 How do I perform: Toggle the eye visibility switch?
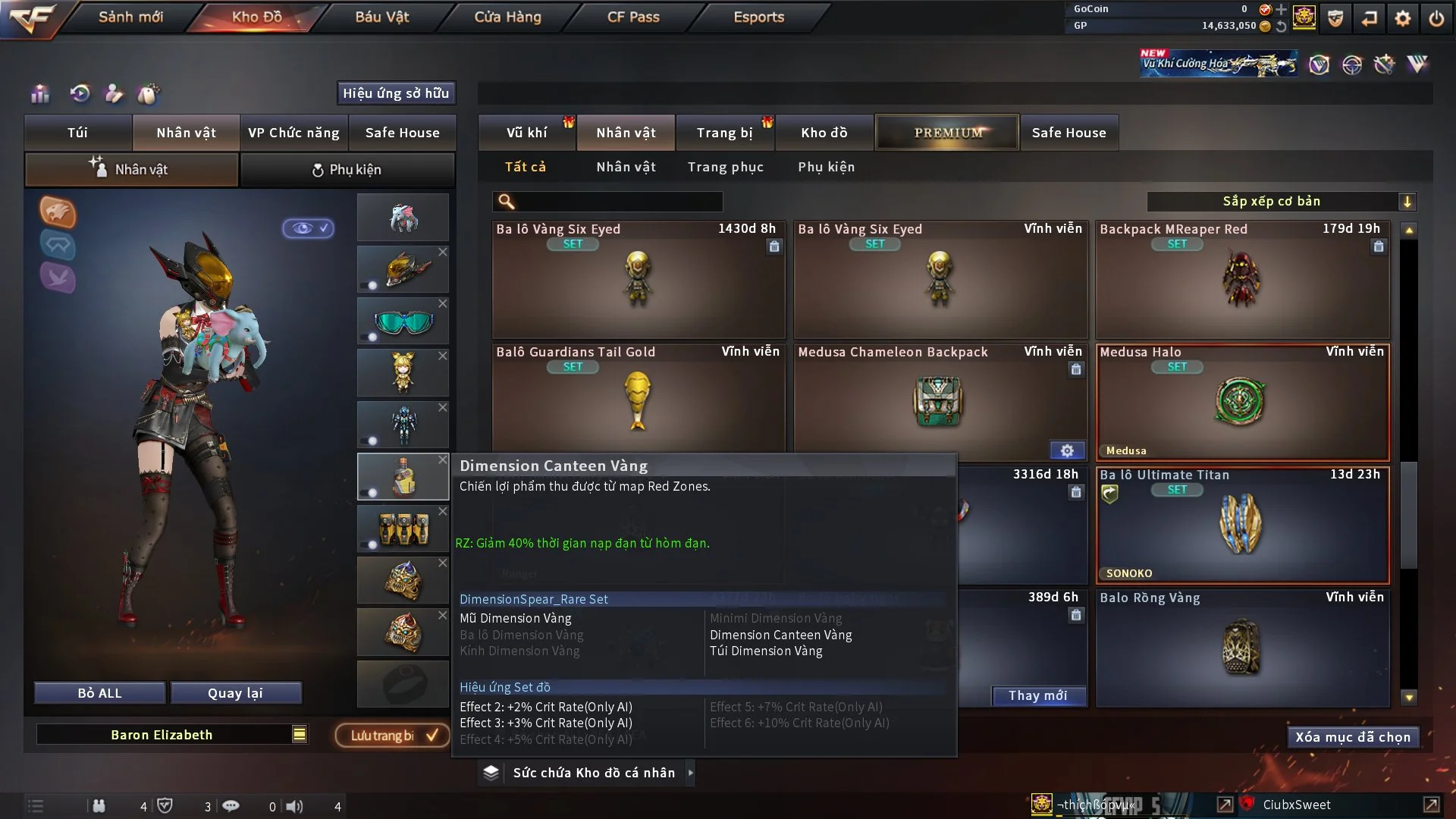(308, 228)
